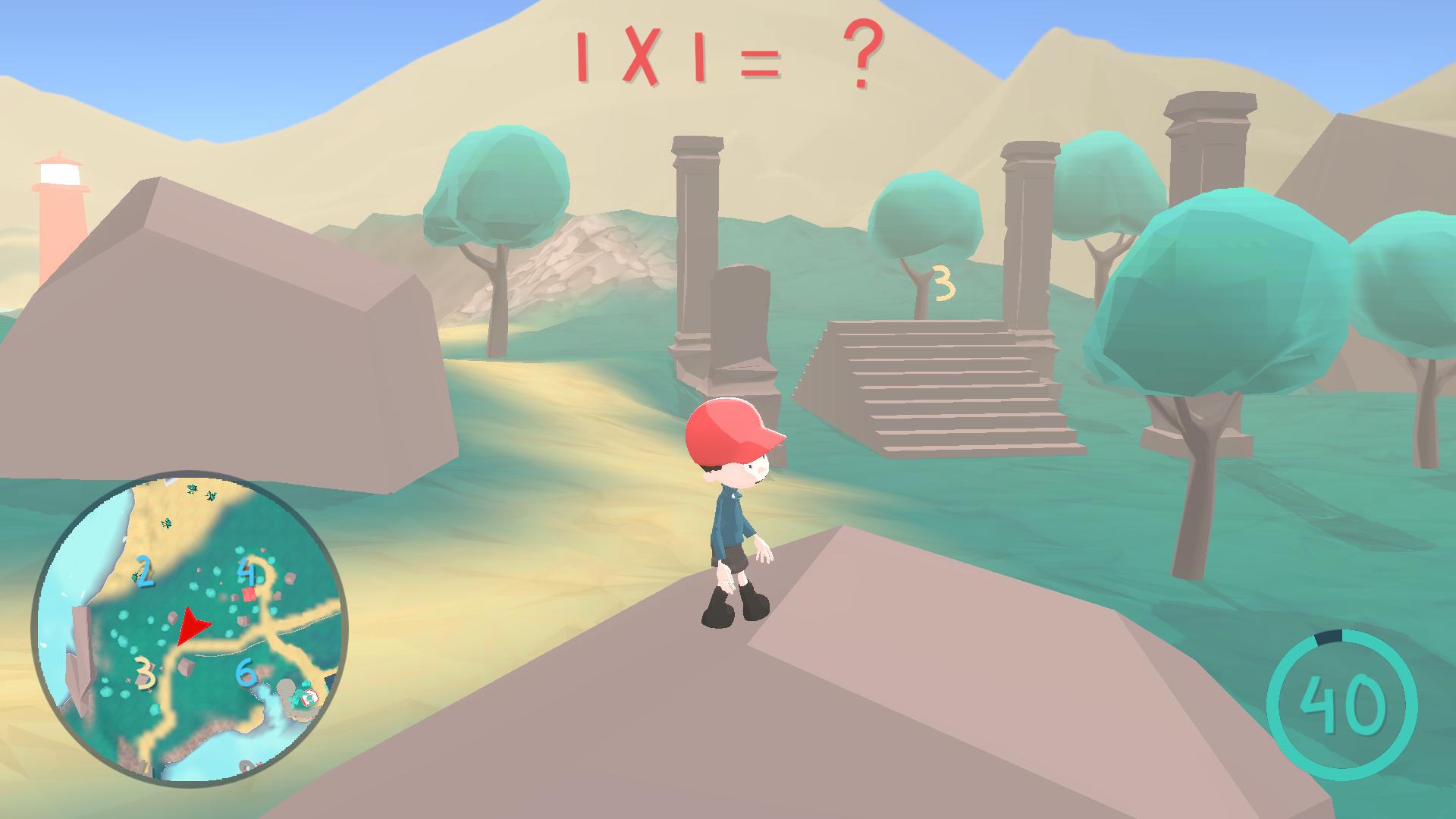Click the red player arrow on the minimap
The height and width of the screenshot is (819, 1456).
pos(193,625)
